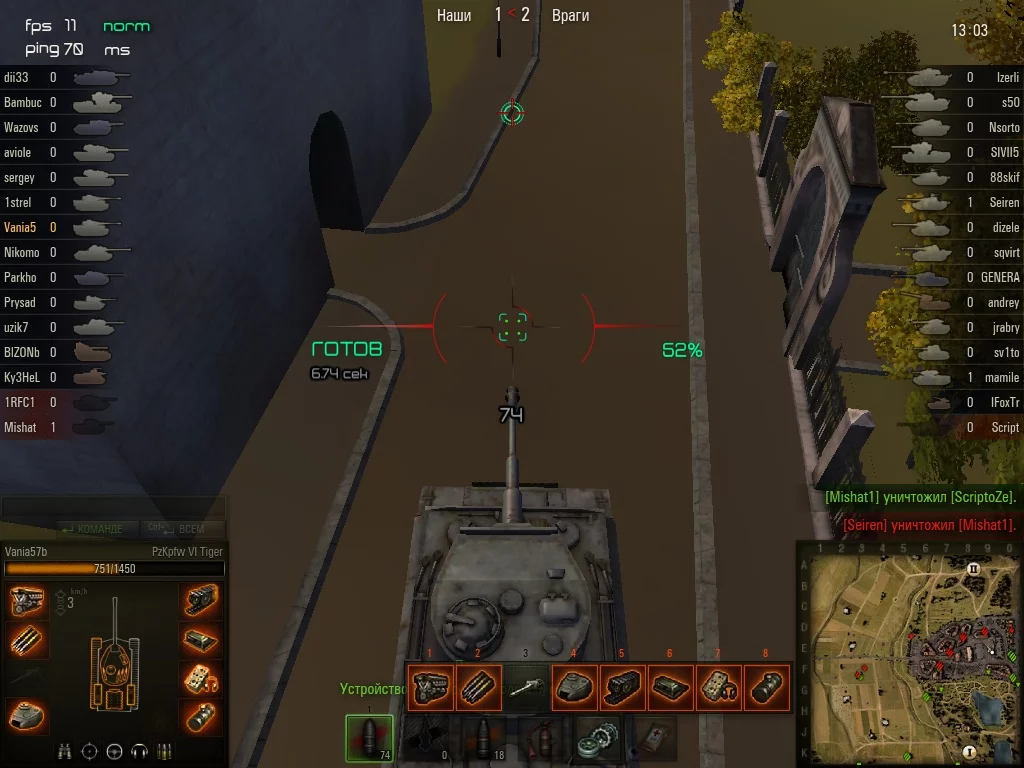This screenshot has height=768, width=1024.
Task: Click the КОМАНДЕ team chat button
Action: pos(93,529)
